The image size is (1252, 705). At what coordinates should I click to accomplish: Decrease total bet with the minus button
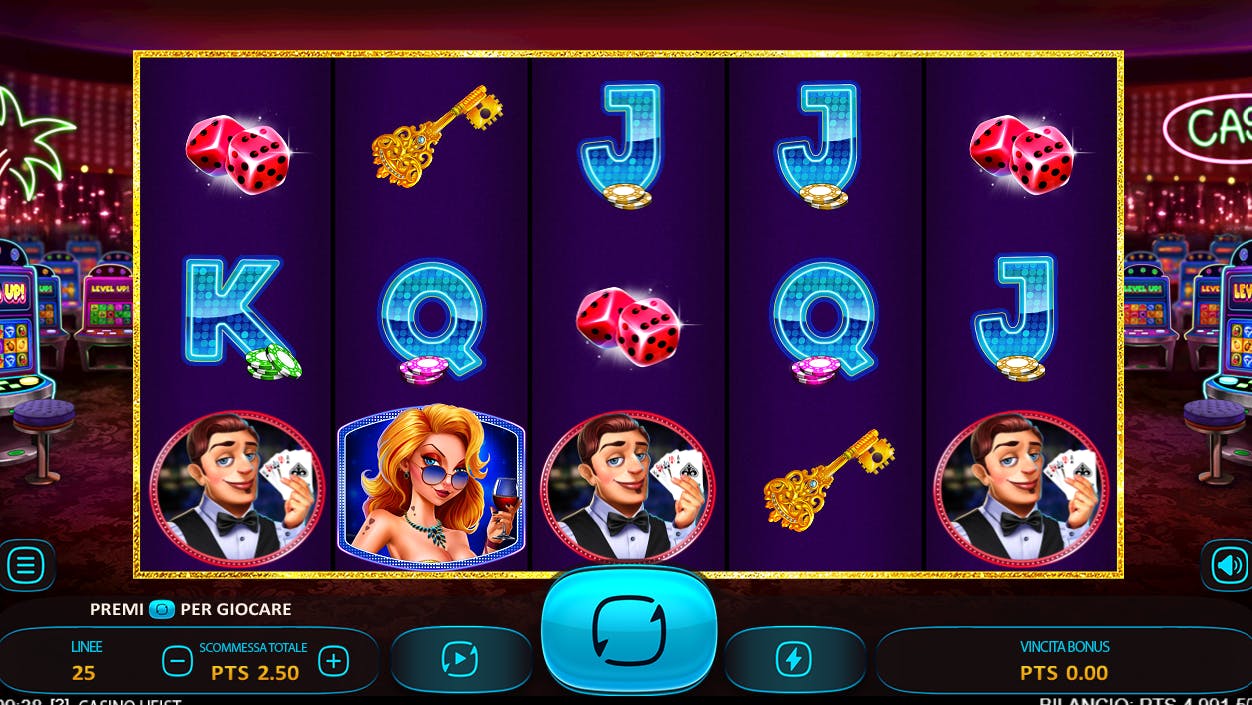pos(177,661)
